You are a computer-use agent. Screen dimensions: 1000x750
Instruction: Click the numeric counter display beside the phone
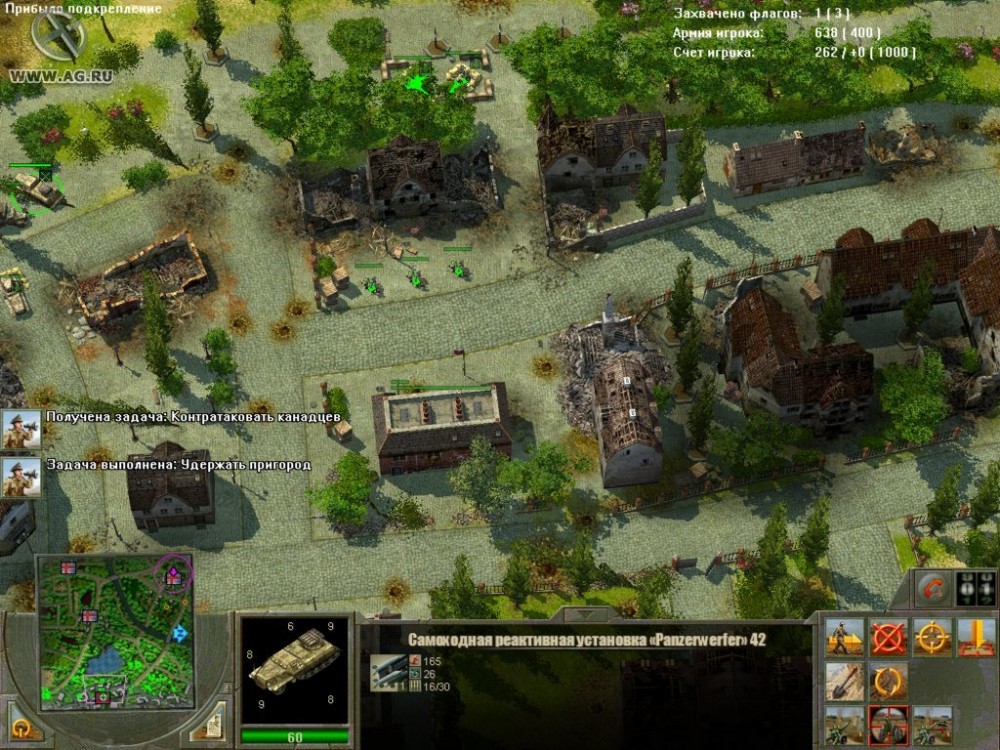click(975, 588)
